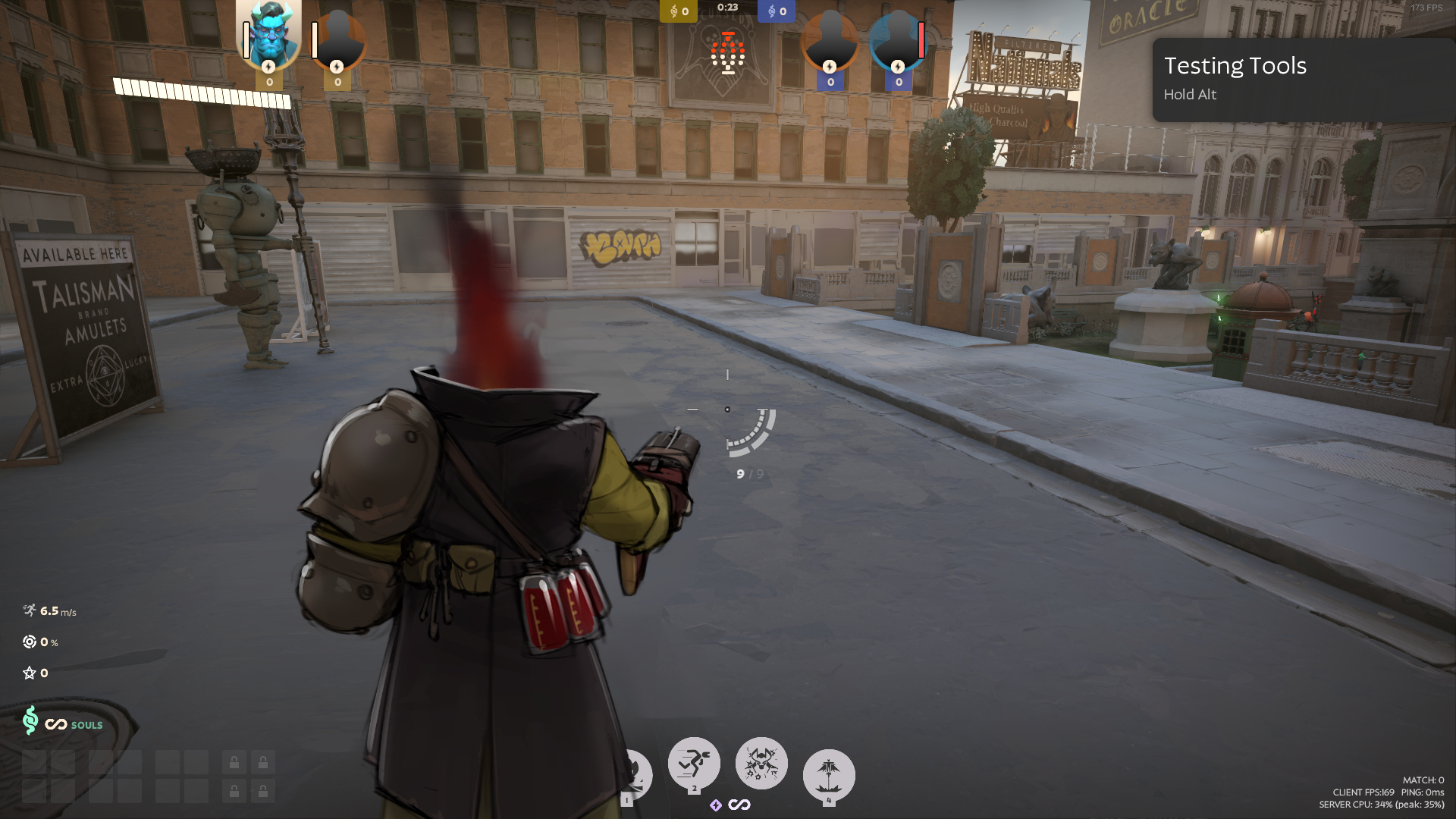Click the green Souls currency icon
The width and height of the screenshot is (1456, 819).
coord(30,720)
